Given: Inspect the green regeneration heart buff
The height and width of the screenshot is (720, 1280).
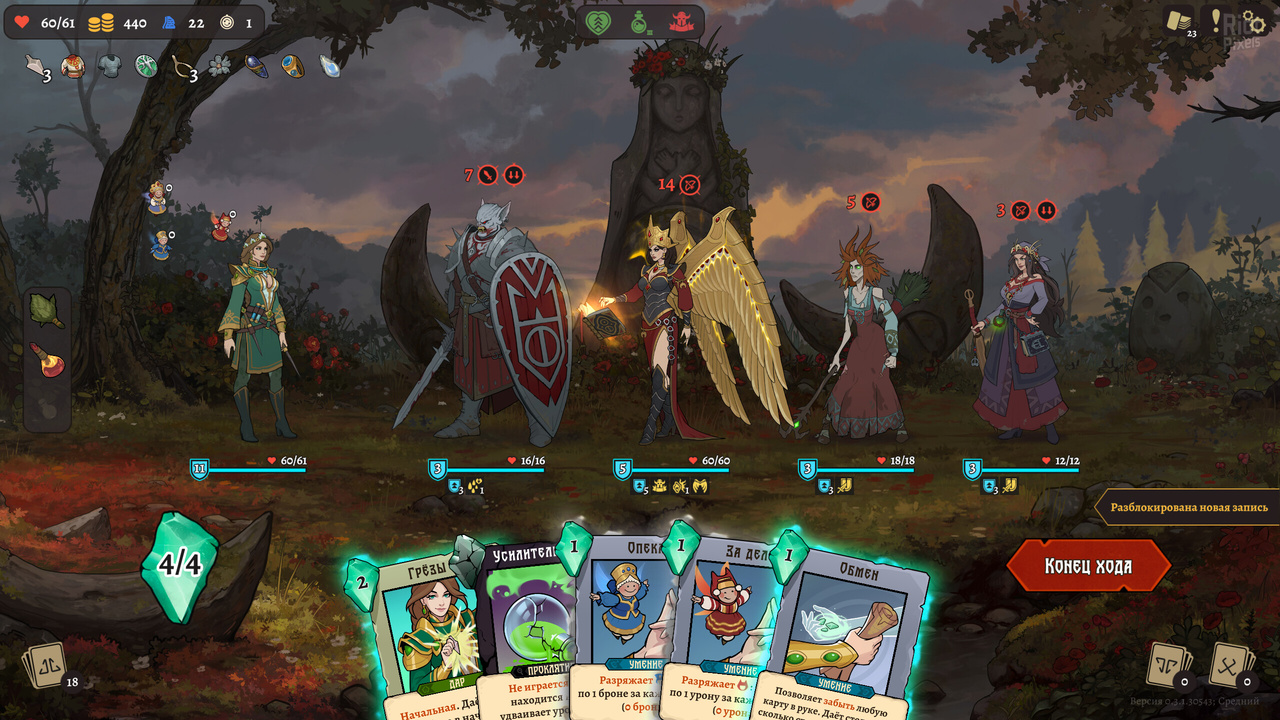Looking at the screenshot, I should (598, 21).
